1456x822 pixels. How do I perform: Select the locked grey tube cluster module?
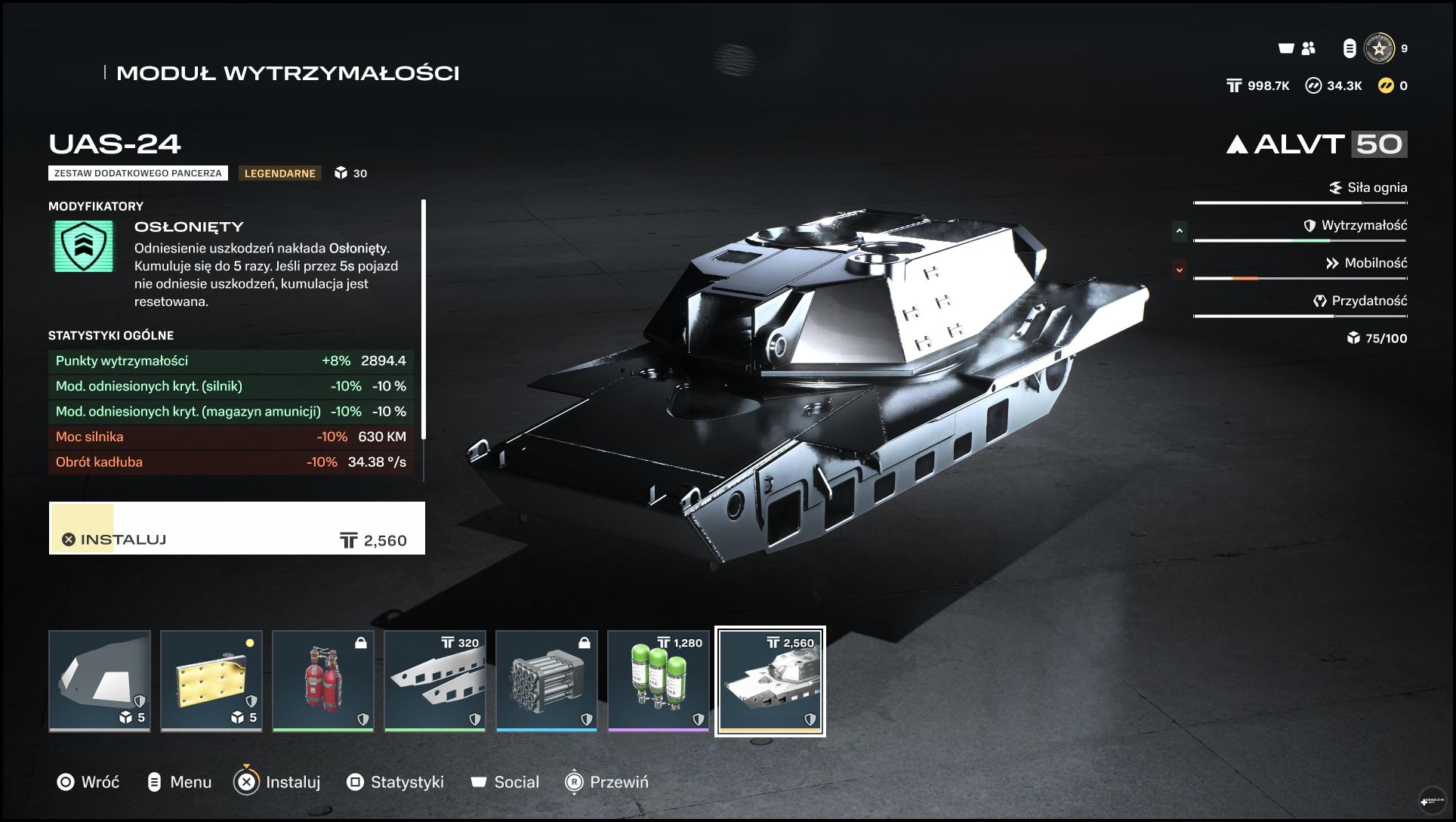click(547, 681)
